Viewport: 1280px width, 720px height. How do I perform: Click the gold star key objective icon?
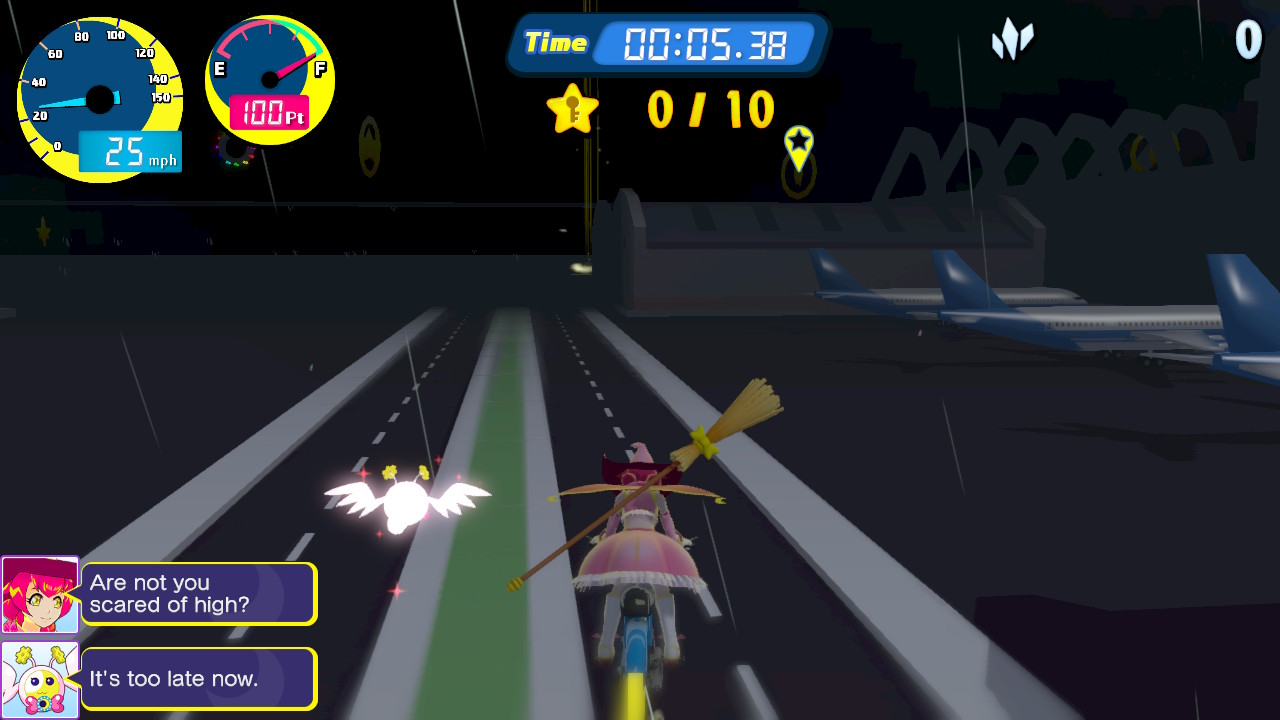click(572, 109)
